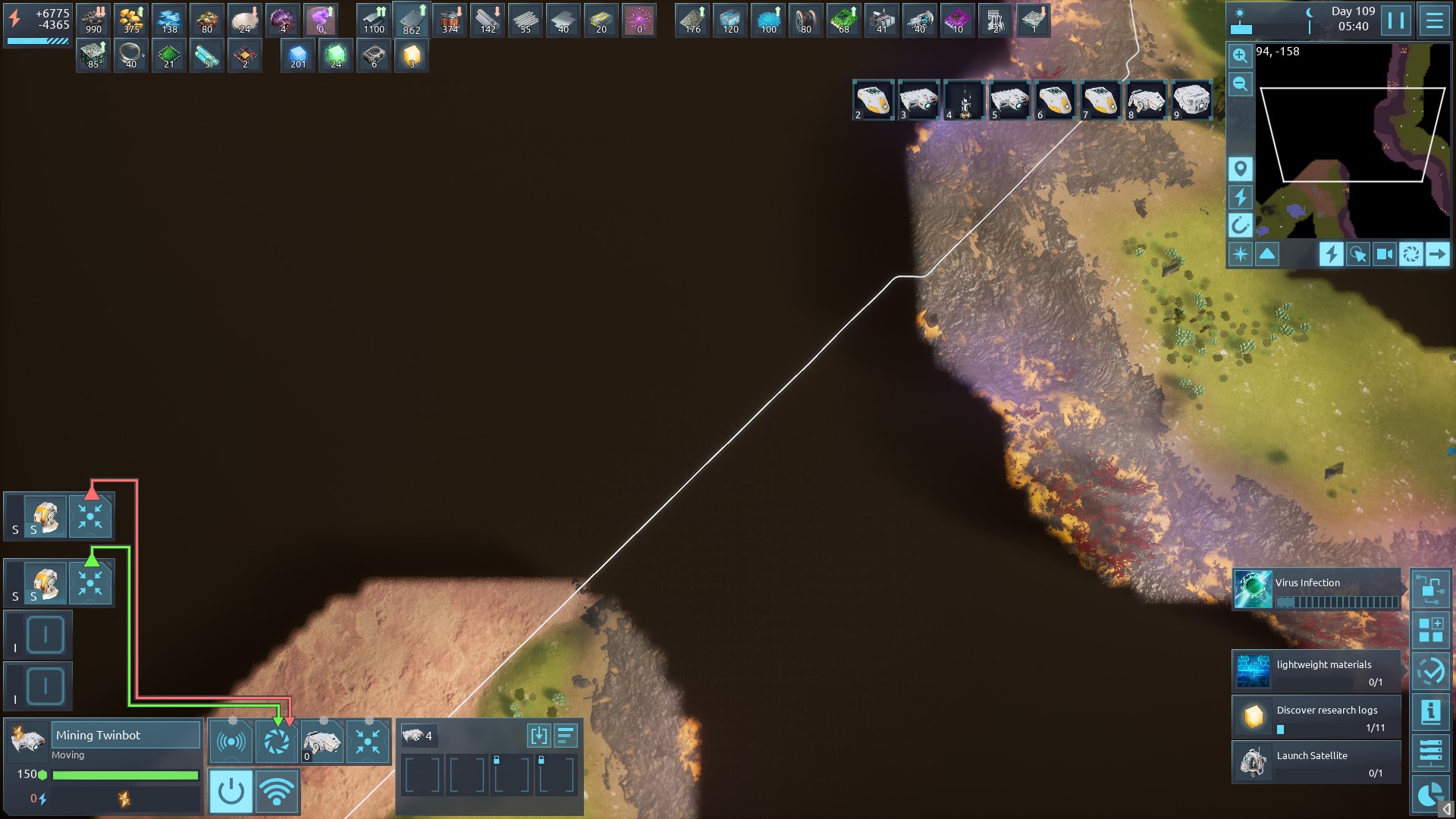Select the radar component in the Twinbot panel

[231, 742]
